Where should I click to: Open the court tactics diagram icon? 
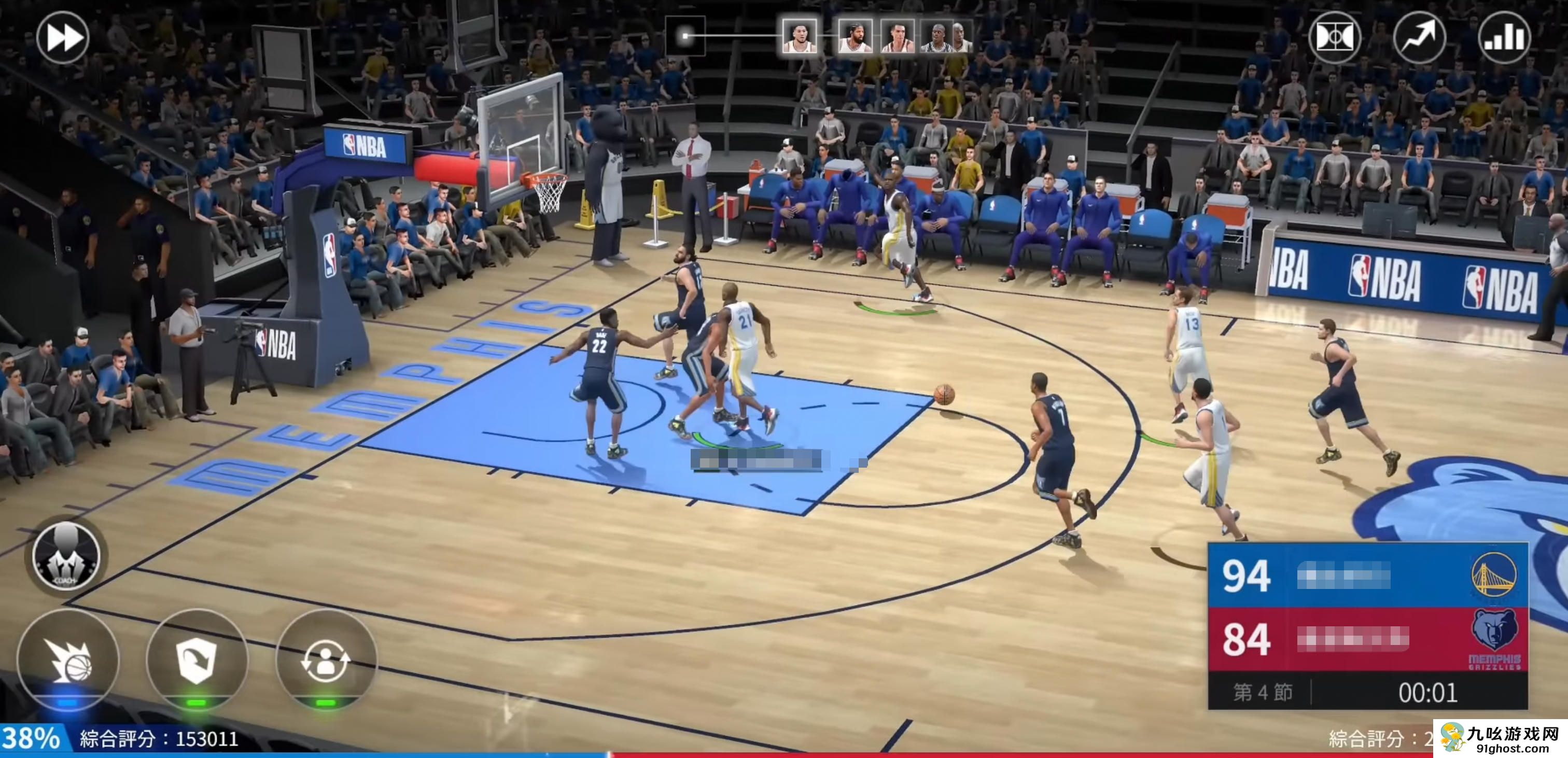[x=1334, y=38]
